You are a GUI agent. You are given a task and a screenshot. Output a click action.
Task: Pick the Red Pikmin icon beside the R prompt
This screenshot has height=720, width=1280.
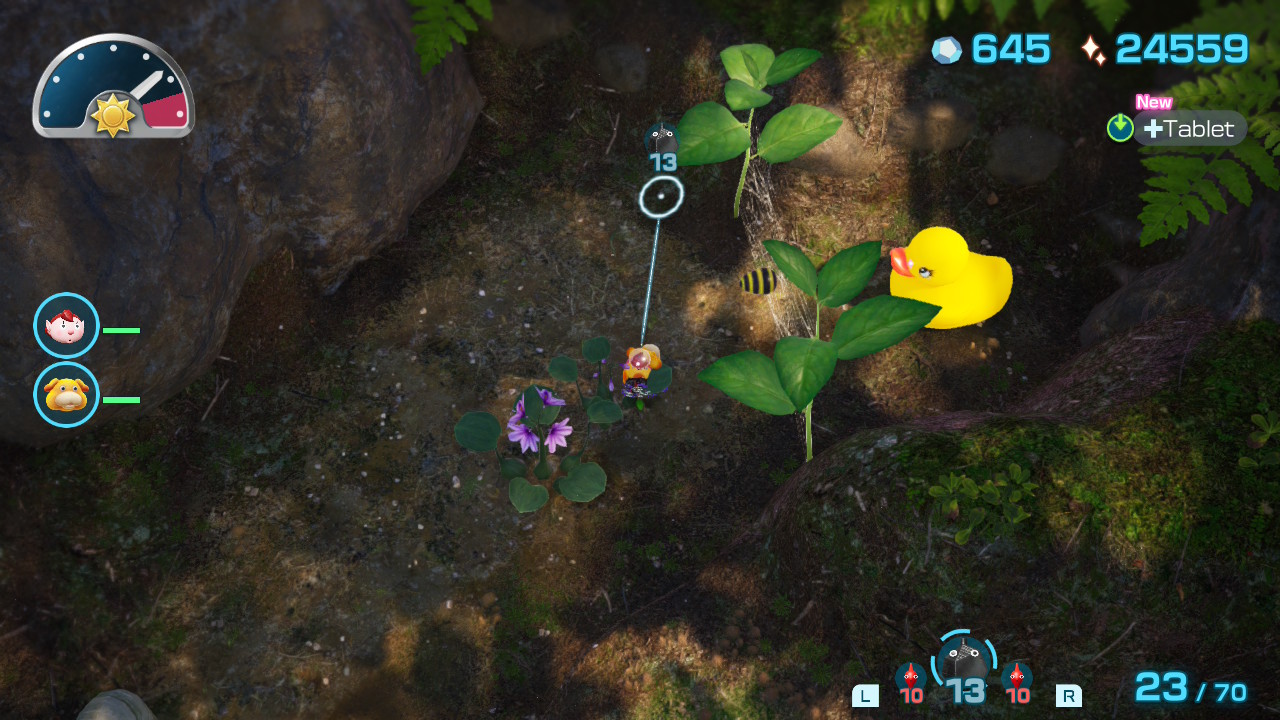[x=1017, y=676]
